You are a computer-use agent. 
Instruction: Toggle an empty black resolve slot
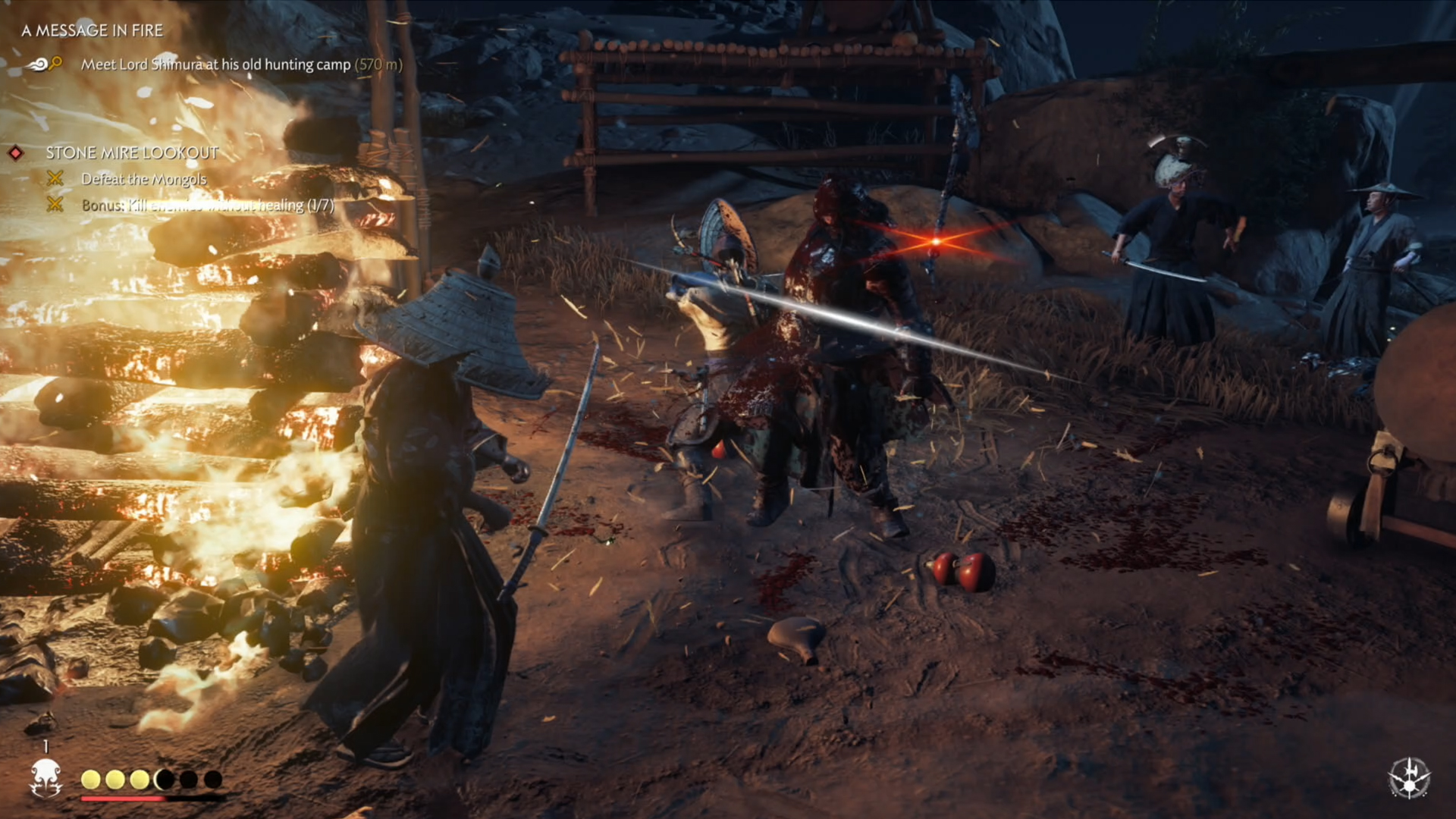pyautogui.click(x=187, y=779)
